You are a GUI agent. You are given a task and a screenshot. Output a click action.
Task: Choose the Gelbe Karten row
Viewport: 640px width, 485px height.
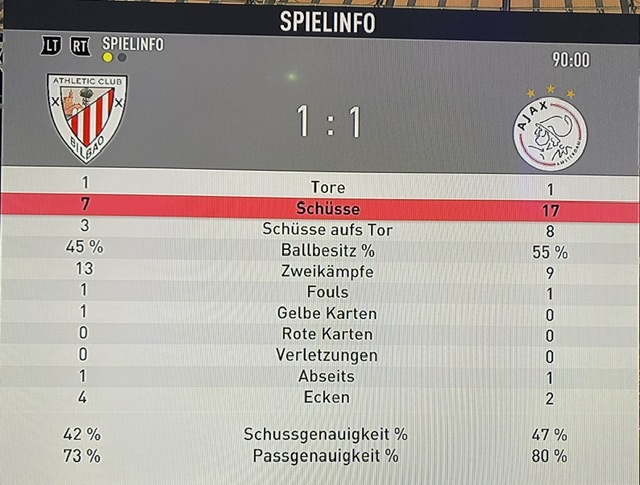tap(327, 313)
